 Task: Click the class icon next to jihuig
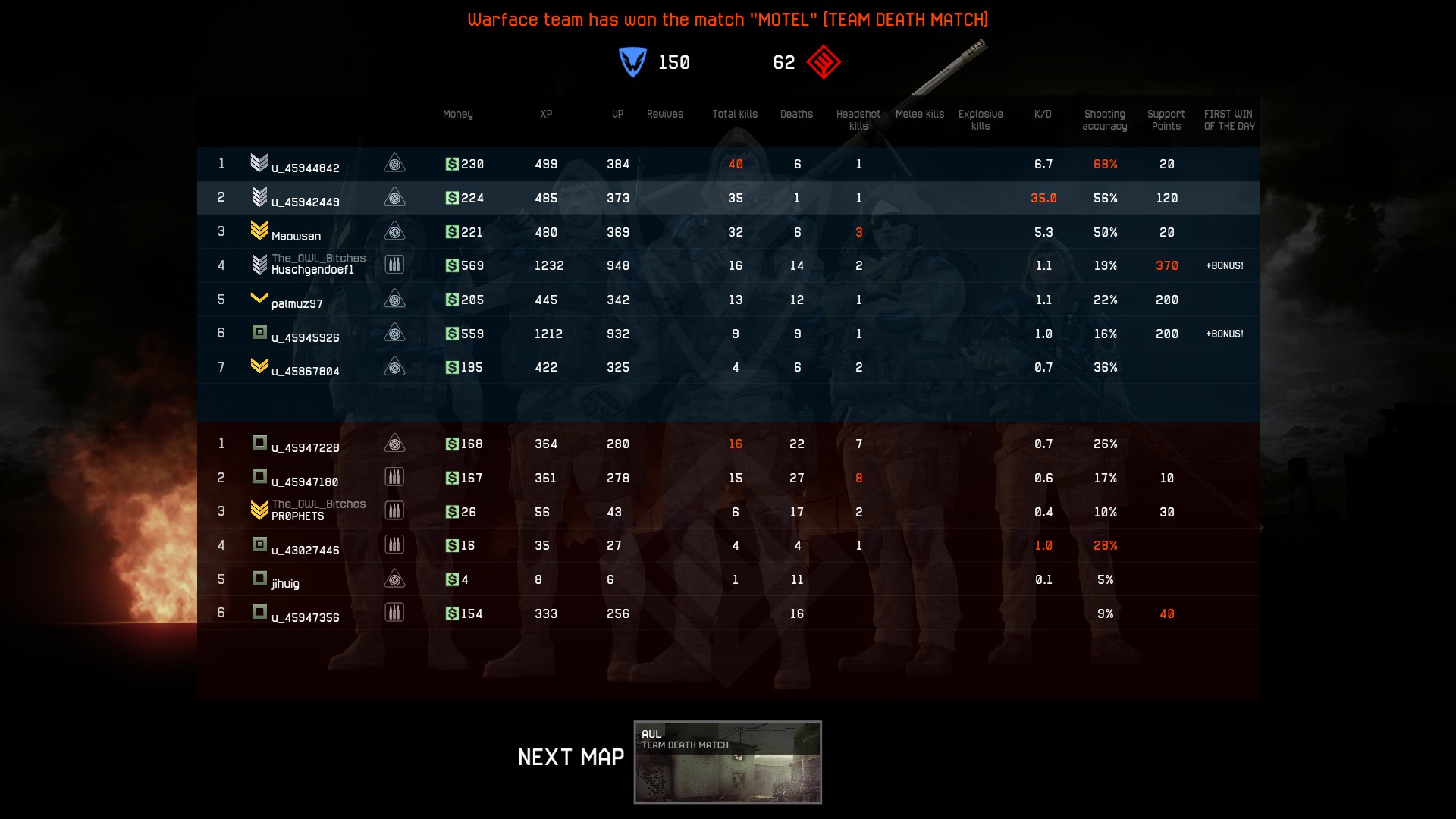[395, 578]
